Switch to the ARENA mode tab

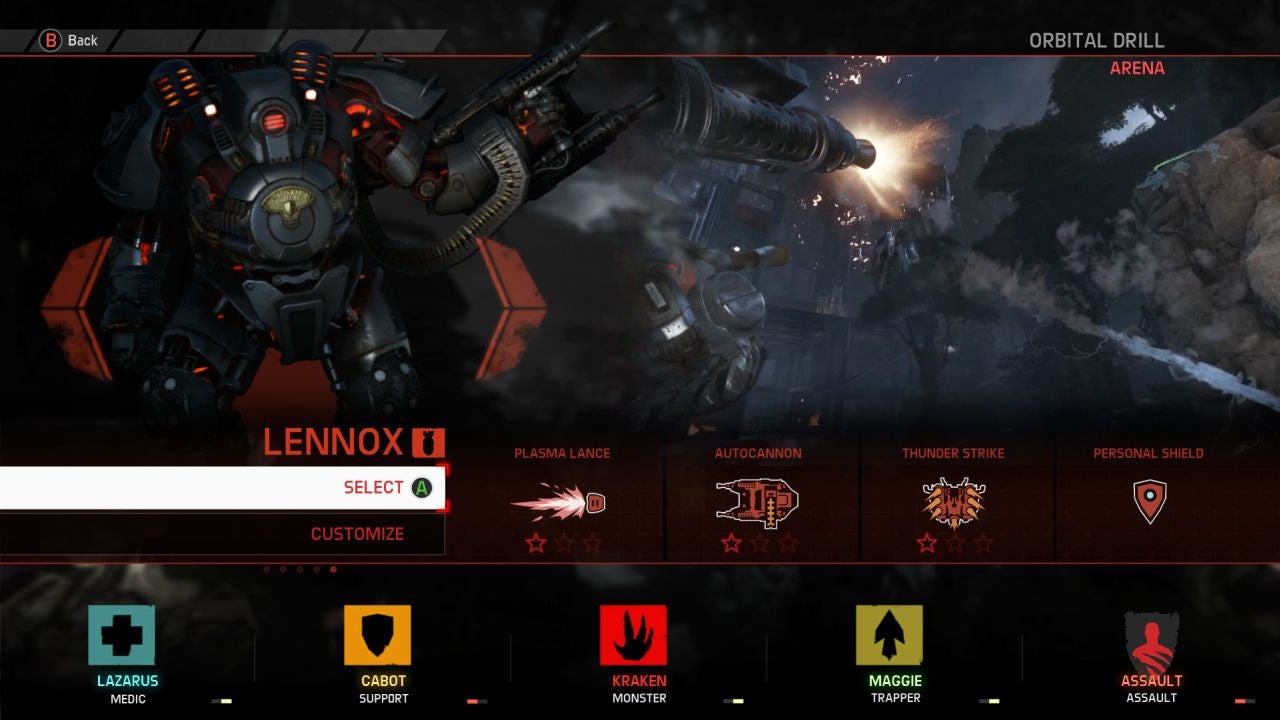(x=1140, y=69)
